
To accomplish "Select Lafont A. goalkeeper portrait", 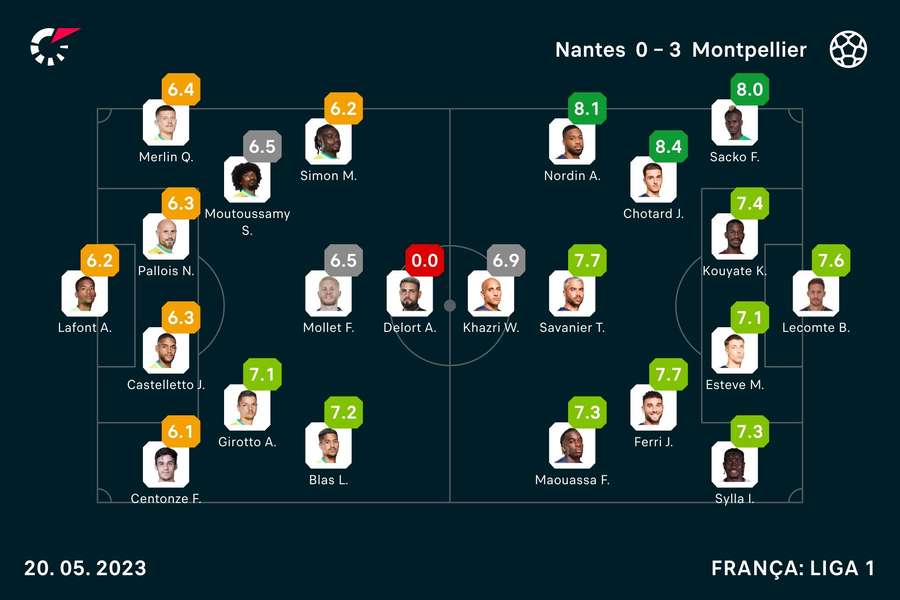I will coord(84,293).
